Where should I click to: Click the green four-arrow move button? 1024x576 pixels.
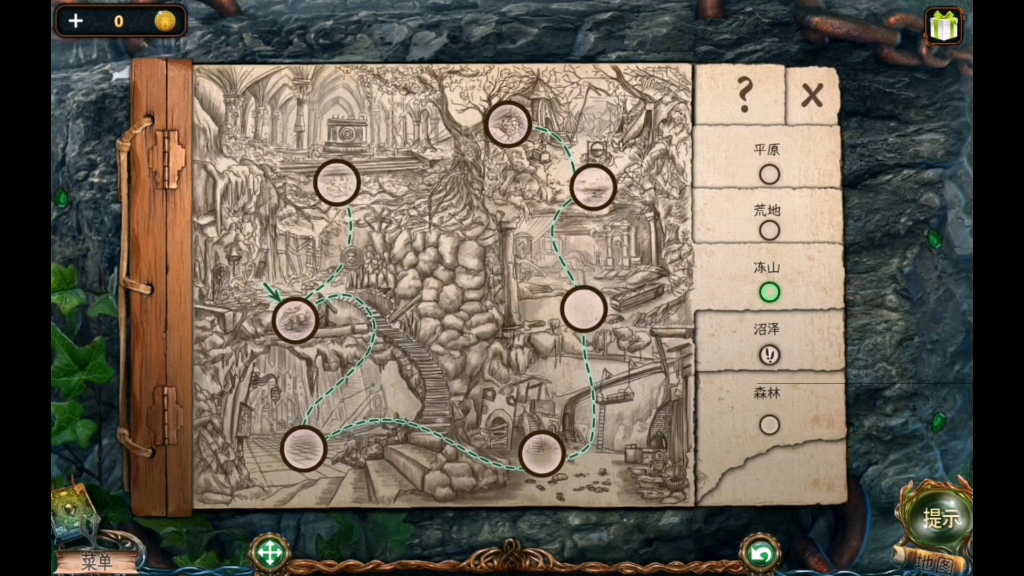[x=269, y=553]
